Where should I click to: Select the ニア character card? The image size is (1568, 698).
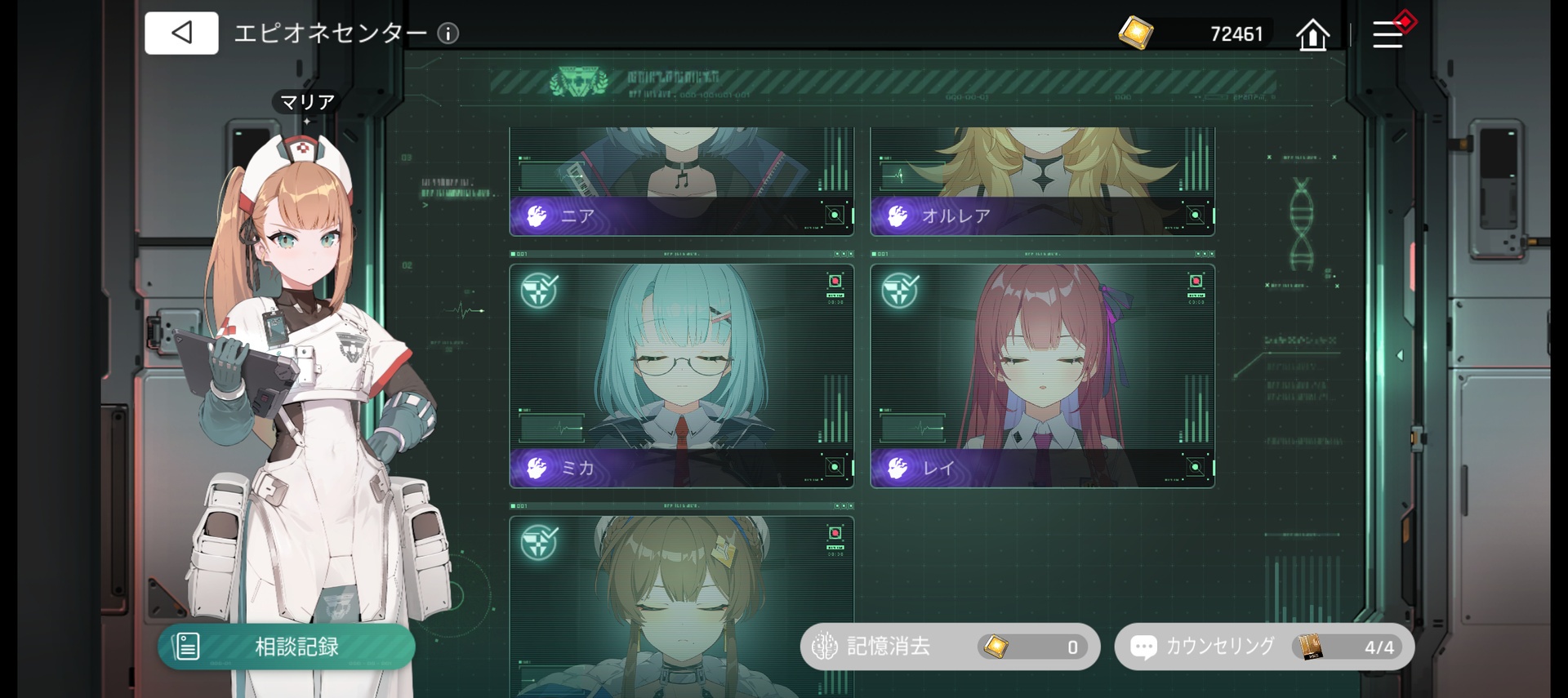pyautogui.click(x=681, y=181)
